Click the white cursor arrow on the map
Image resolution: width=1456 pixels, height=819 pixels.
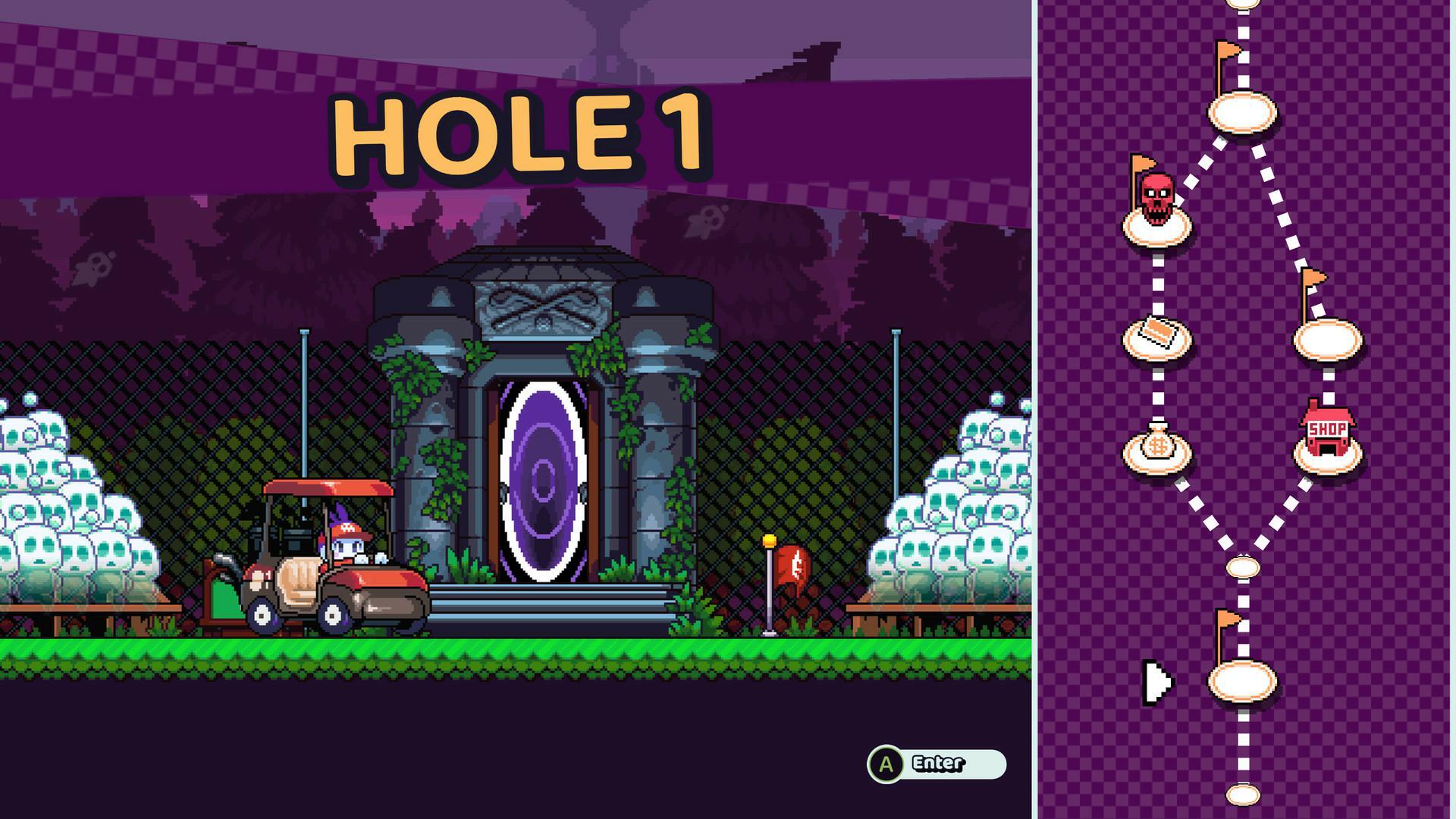[x=1158, y=682]
